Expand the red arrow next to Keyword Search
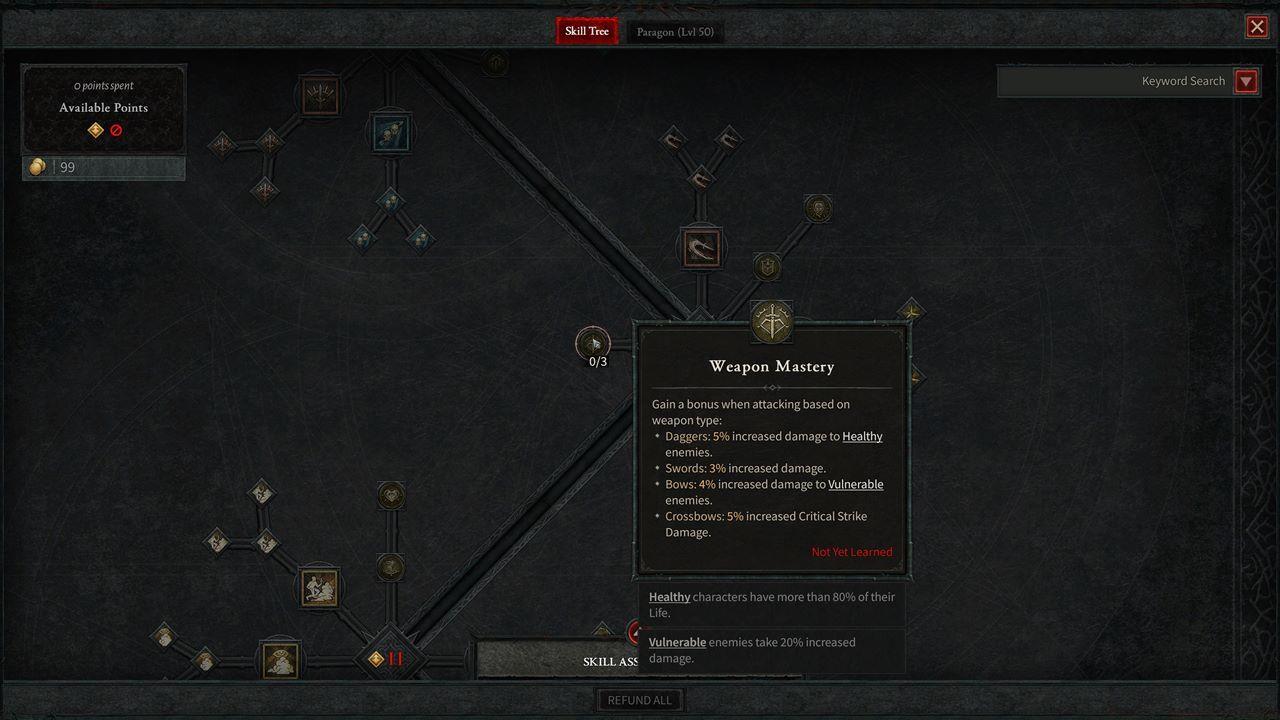 1246,81
